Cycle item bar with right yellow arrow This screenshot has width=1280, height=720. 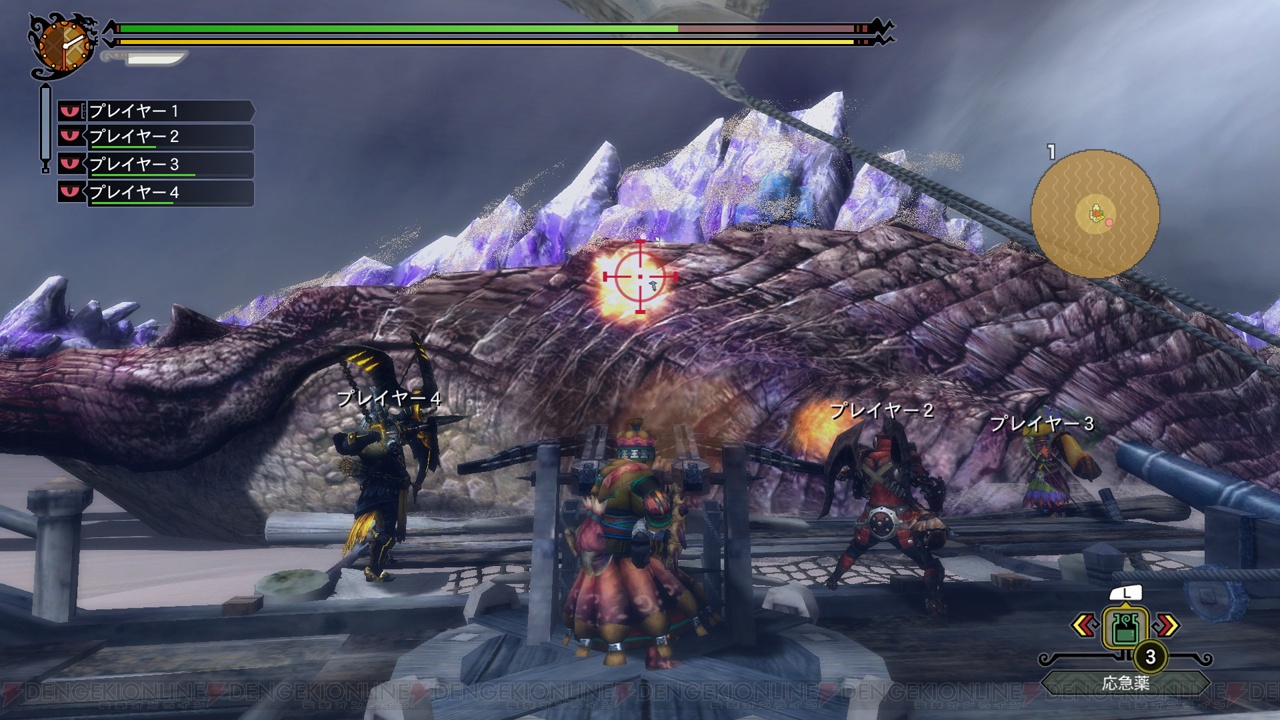point(1167,627)
